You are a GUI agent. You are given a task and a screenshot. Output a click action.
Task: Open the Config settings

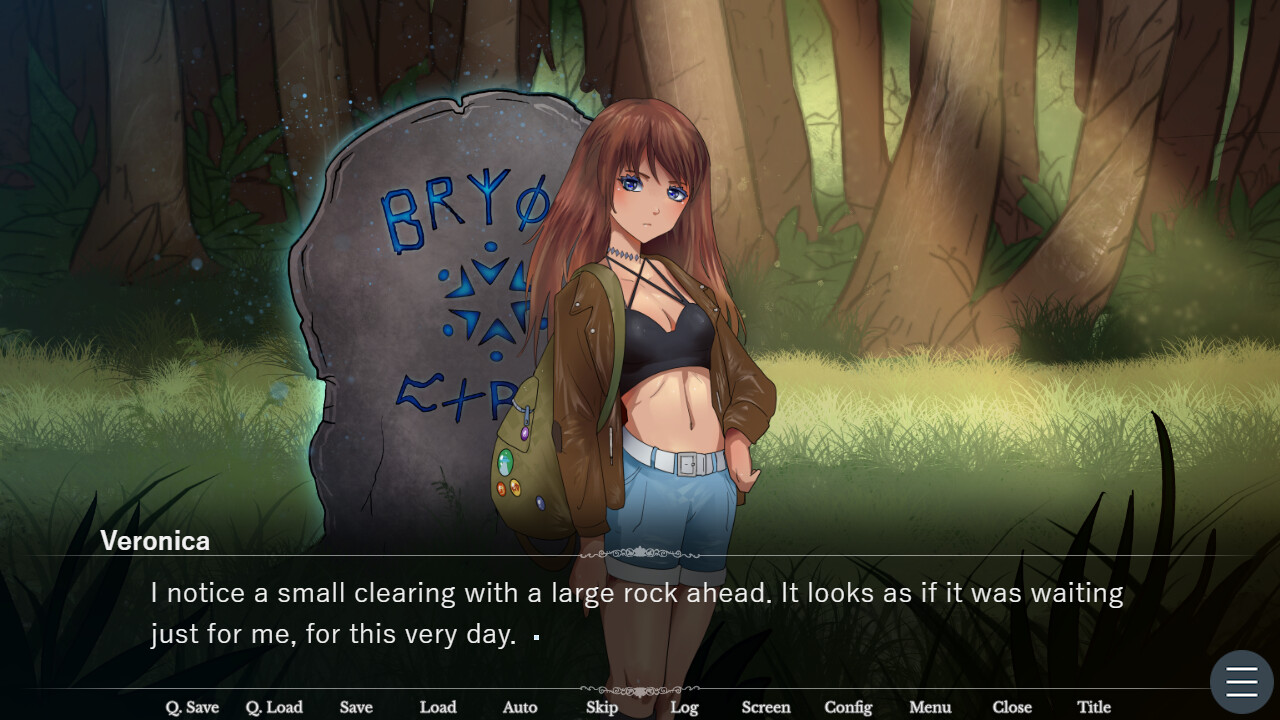[x=847, y=707]
